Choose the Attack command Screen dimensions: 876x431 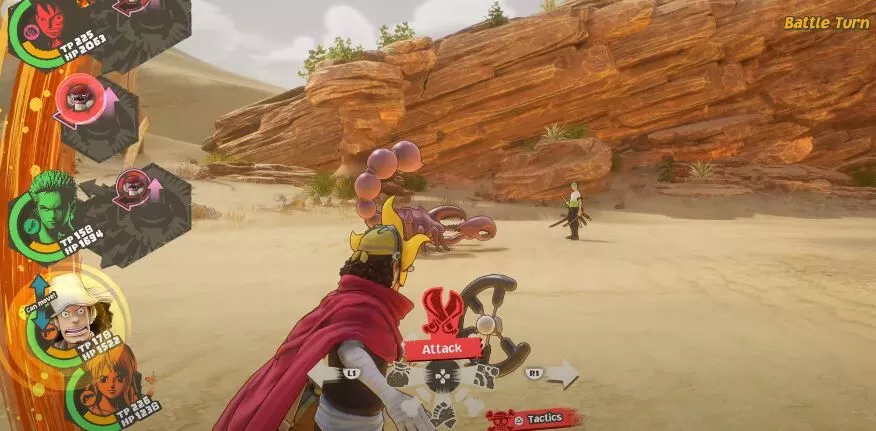click(x=441, y=348)
